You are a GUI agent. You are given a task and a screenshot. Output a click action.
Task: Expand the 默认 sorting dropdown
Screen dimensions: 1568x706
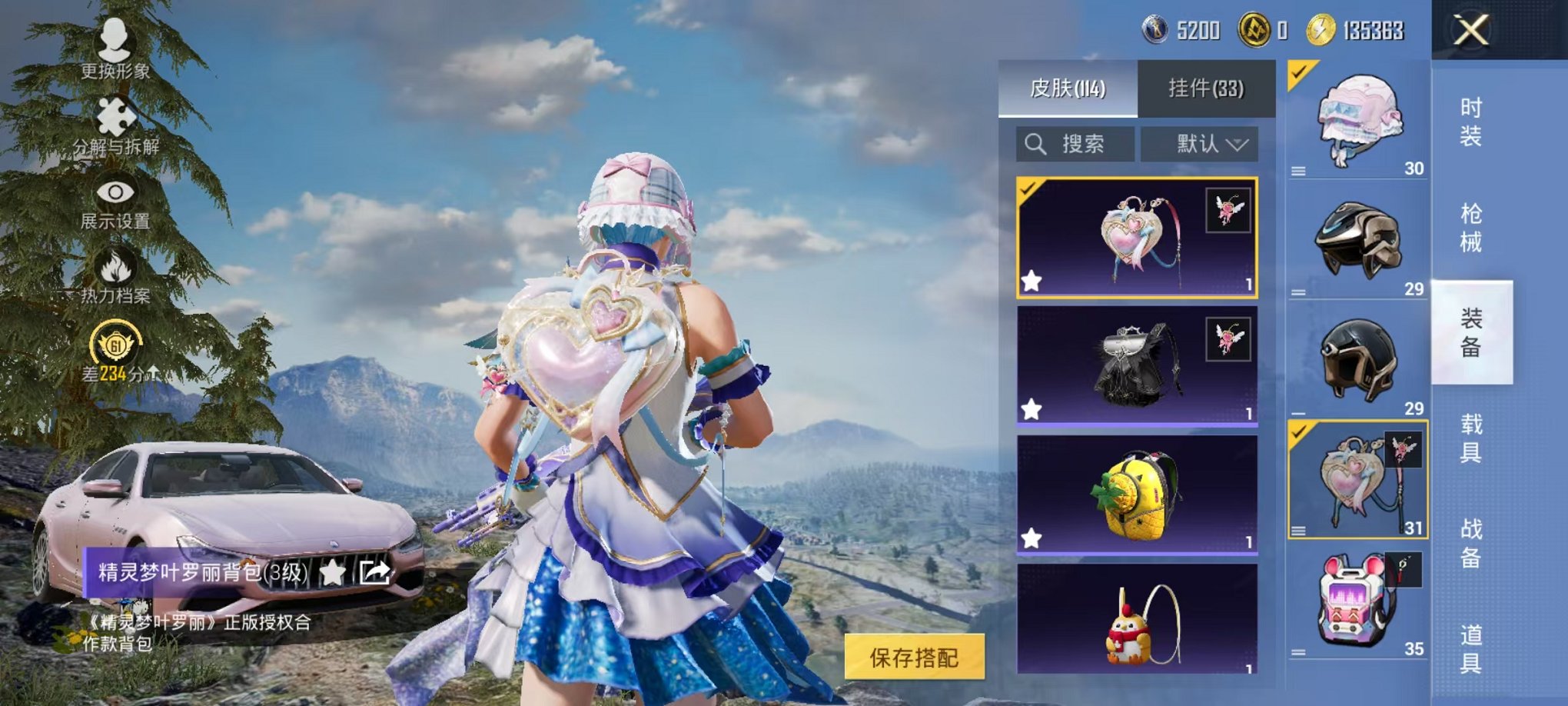1212,145
